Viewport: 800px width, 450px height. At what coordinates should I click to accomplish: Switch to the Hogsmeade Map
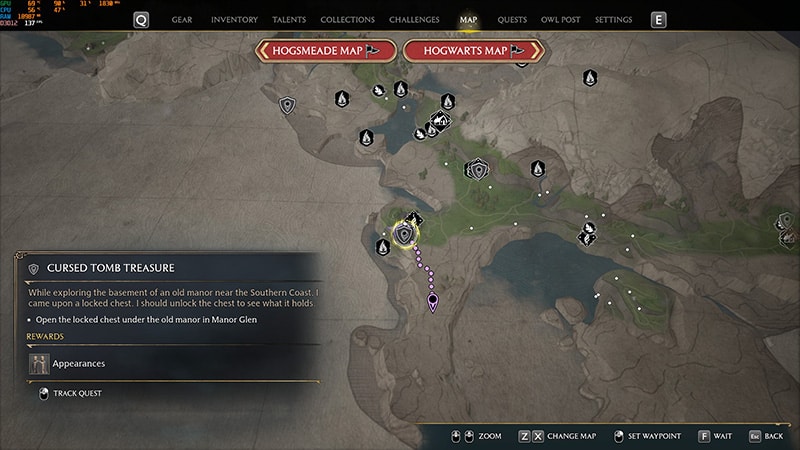coord(324,51)
